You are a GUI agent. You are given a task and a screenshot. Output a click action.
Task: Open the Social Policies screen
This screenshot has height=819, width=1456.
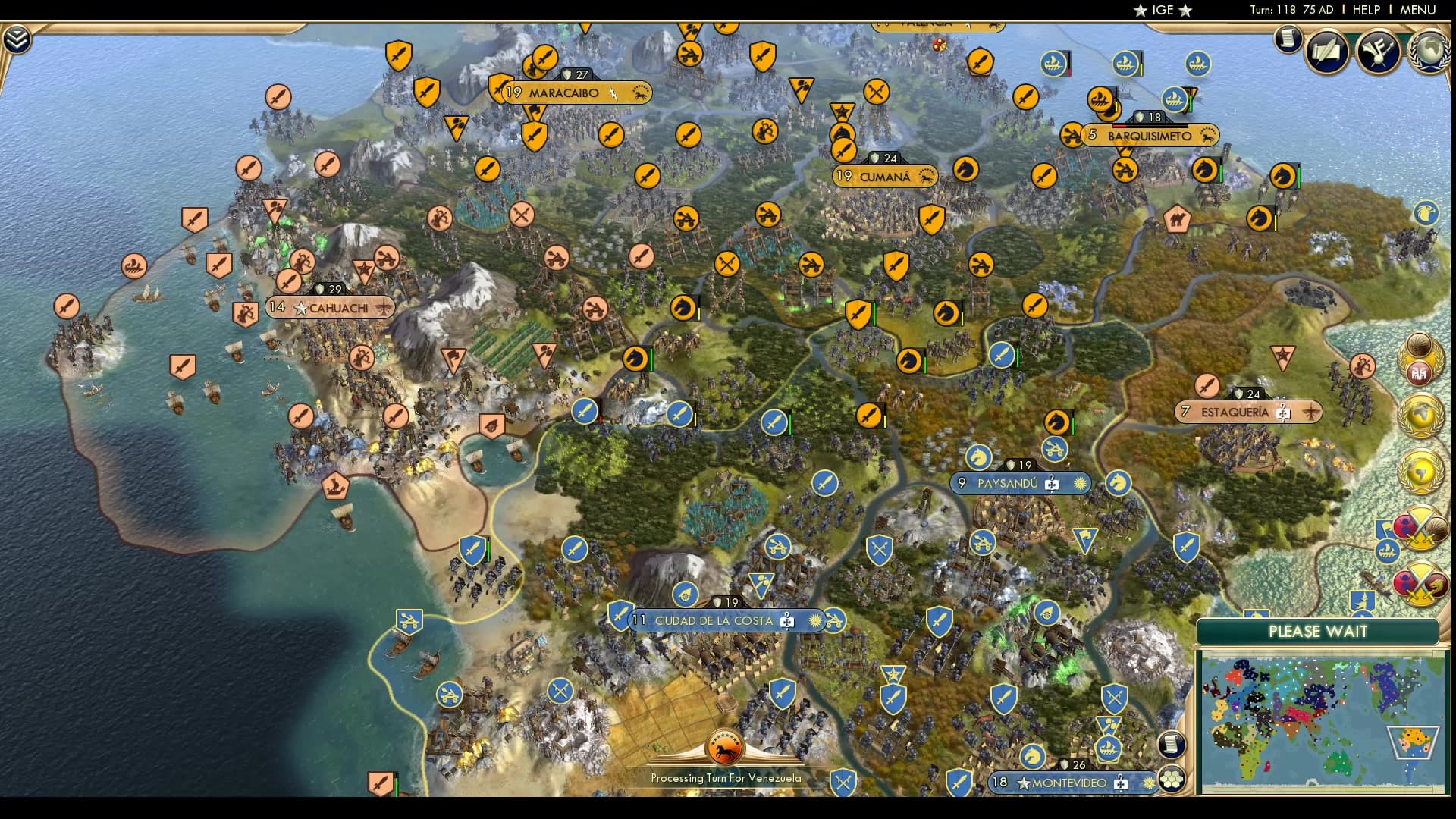click(x=1326, y=53)
